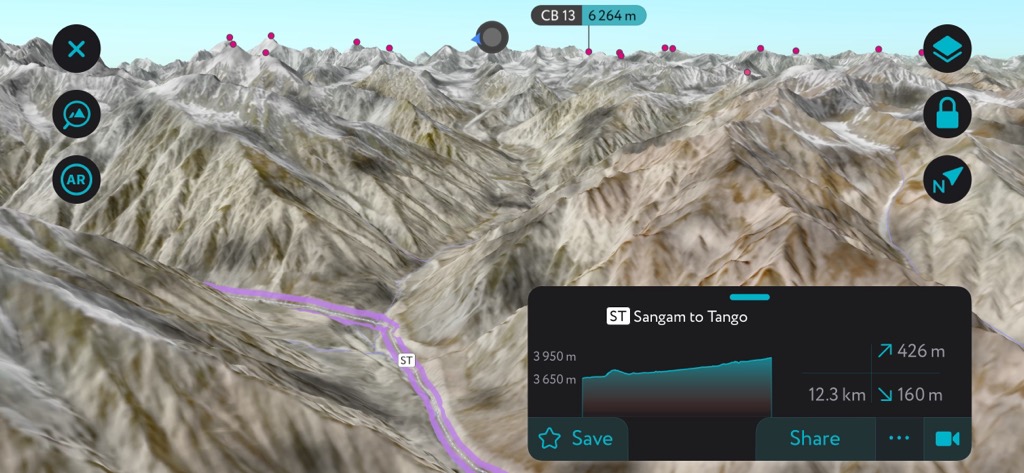Open the map layers menu
This screenshot has height=473, width=1024.
[947, 48]
